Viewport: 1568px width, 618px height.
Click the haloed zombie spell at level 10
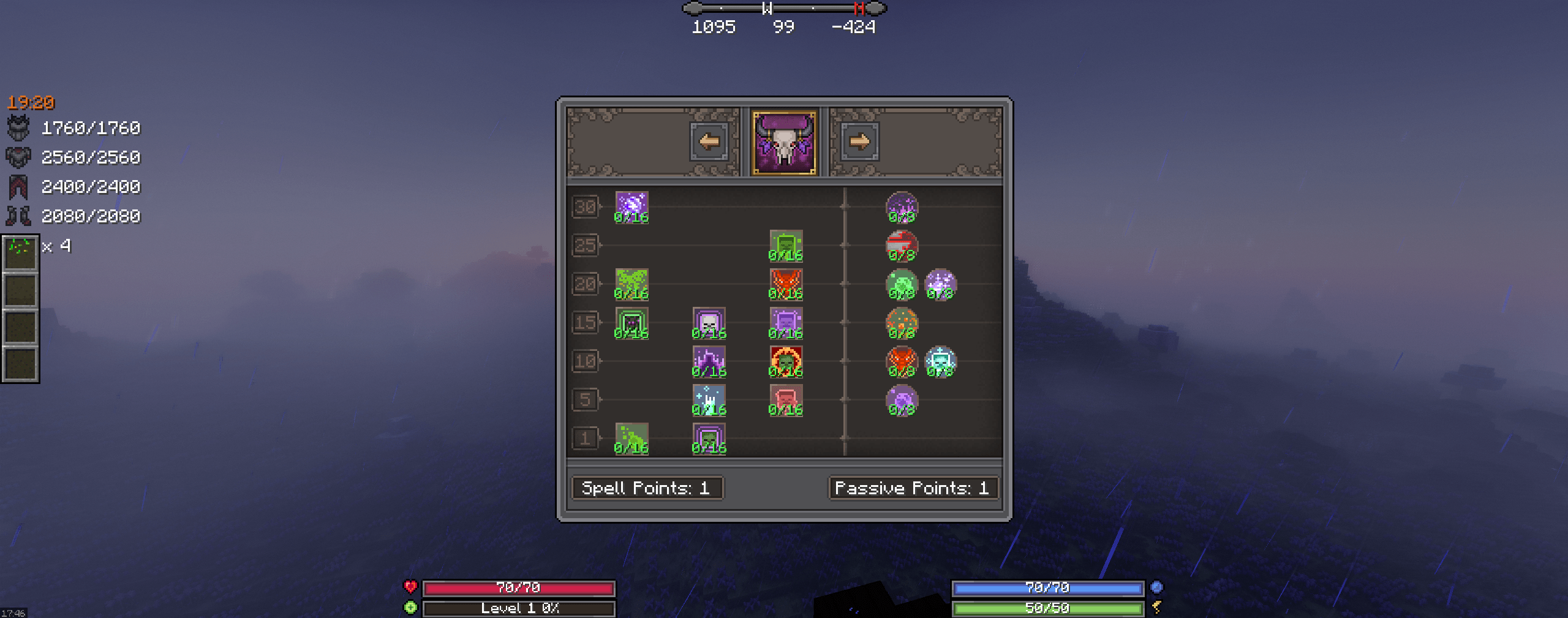[x=787, y=361]
